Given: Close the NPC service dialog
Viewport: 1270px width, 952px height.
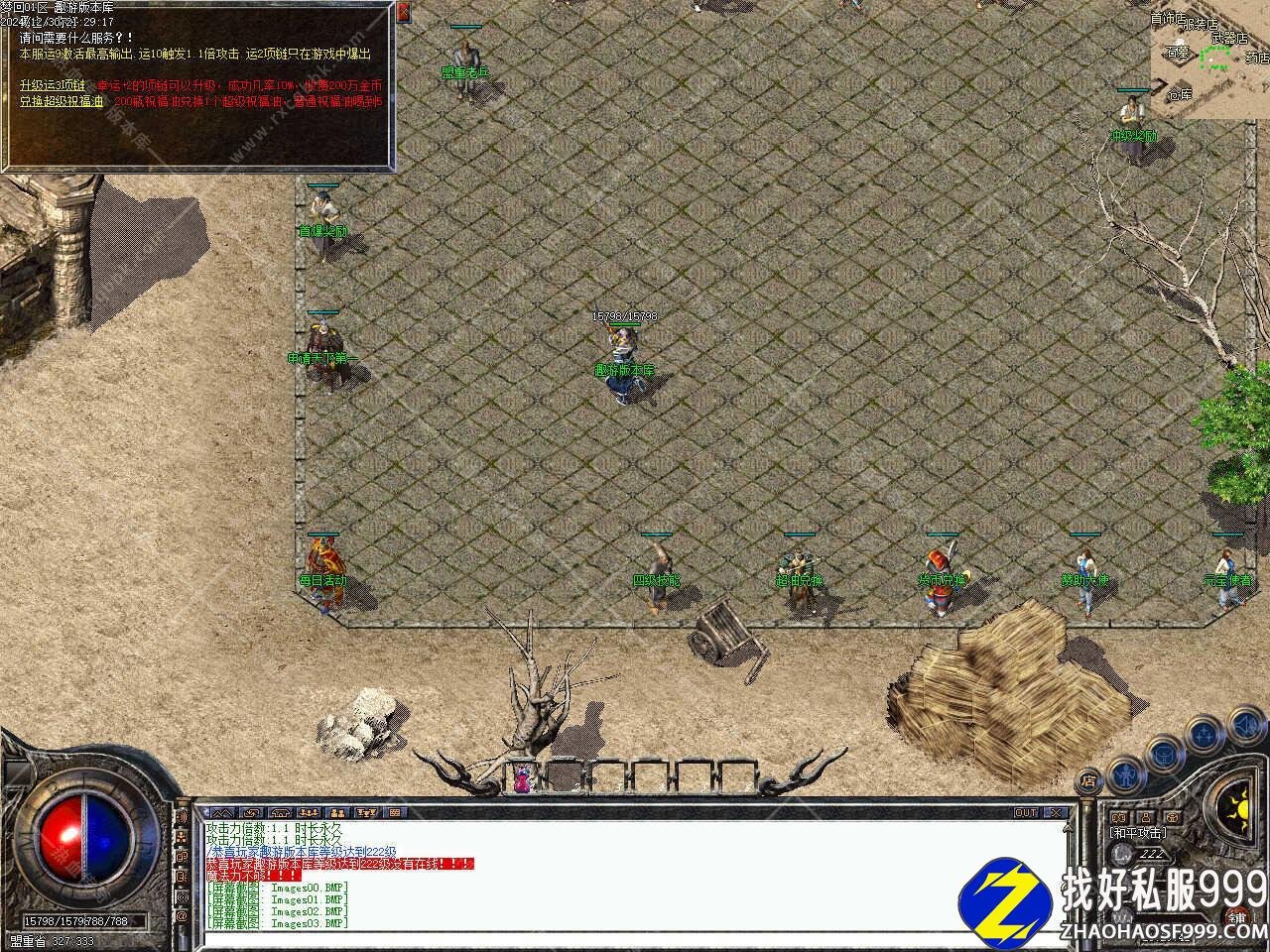Looking at the screenshot, I should click(403, 13).
